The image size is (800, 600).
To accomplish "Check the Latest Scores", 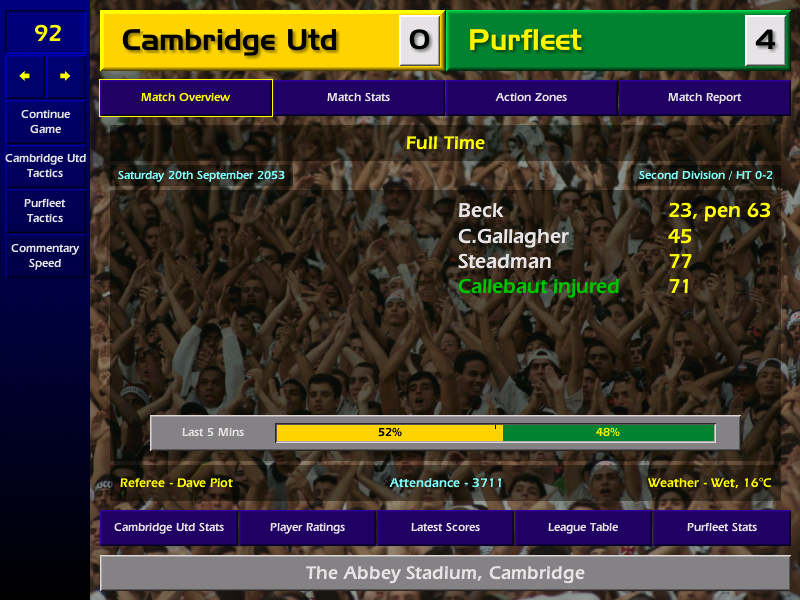I will click(445, 527).
